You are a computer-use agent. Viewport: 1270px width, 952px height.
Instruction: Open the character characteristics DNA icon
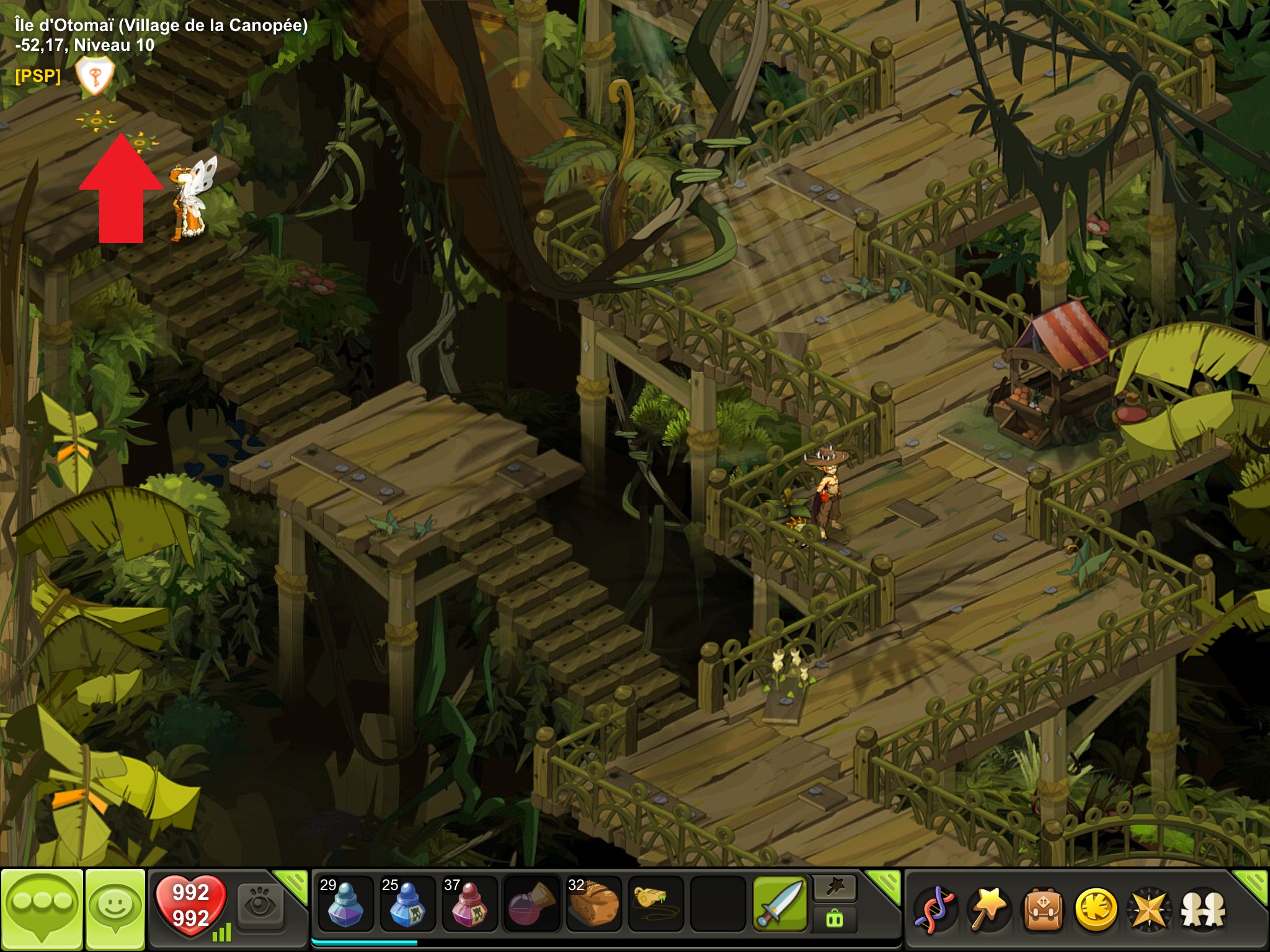[x=936, y=910]
